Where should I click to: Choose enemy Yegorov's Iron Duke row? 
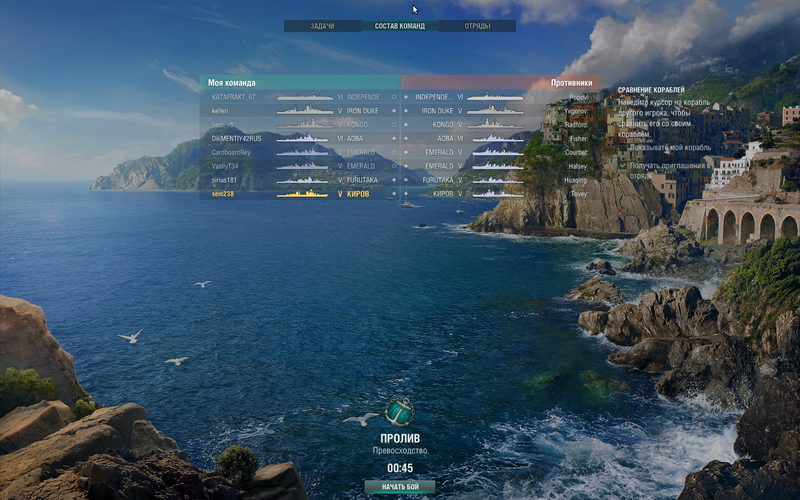click(x=500, y=111)
